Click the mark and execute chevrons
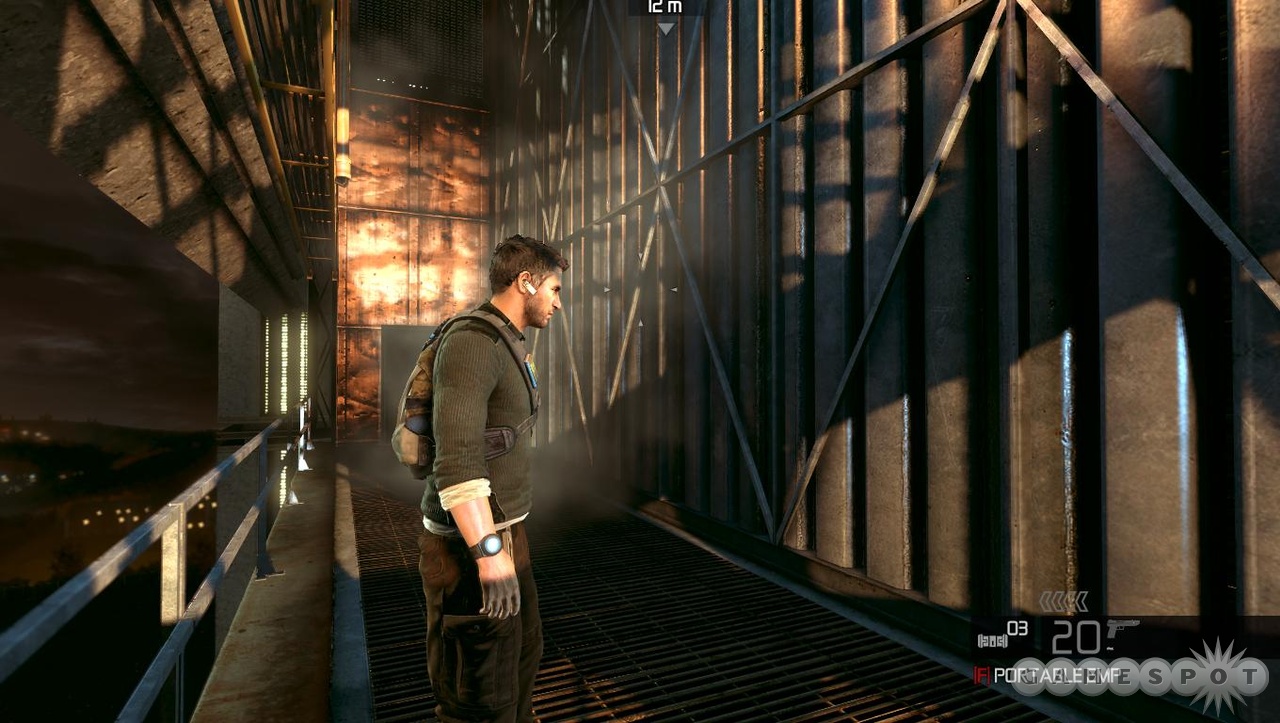This screenshot has width=1280, height=723. click(x=1062, y=601)
